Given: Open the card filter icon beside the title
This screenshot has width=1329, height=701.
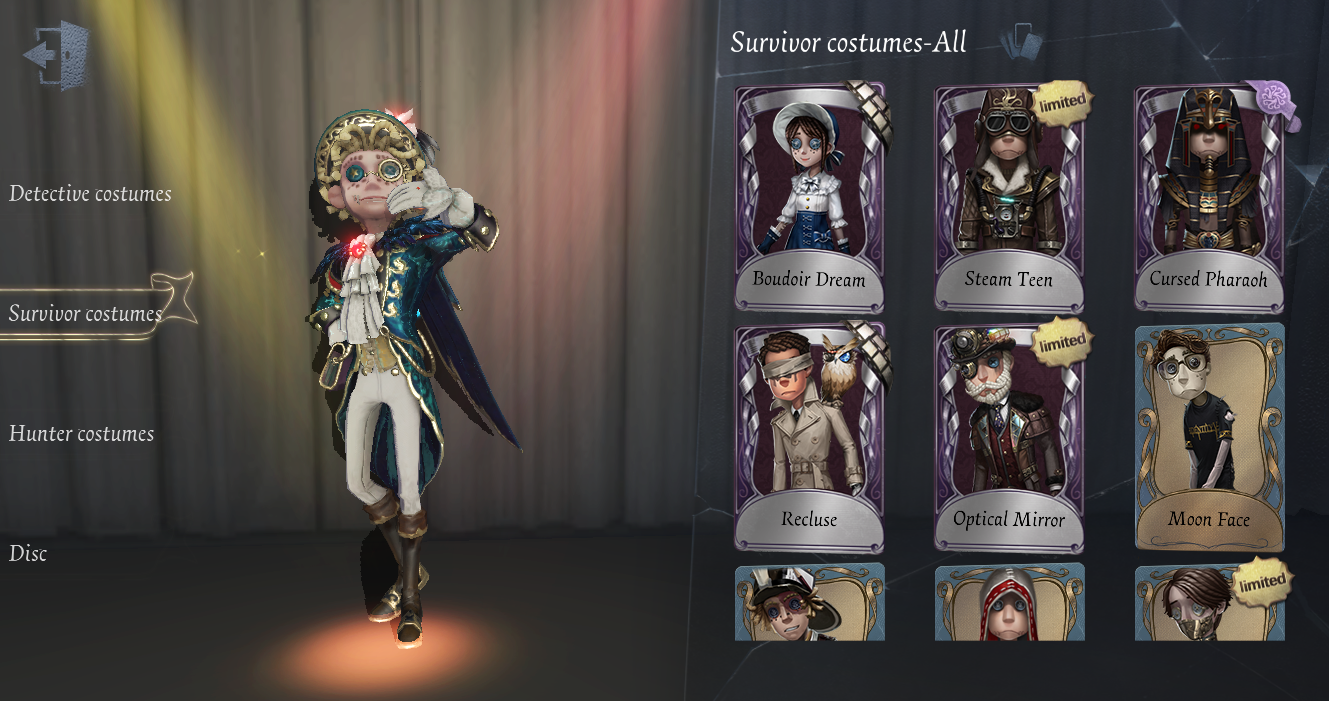Looking at the screenshot, I should pyautogui.click(x=1021, y=43).
